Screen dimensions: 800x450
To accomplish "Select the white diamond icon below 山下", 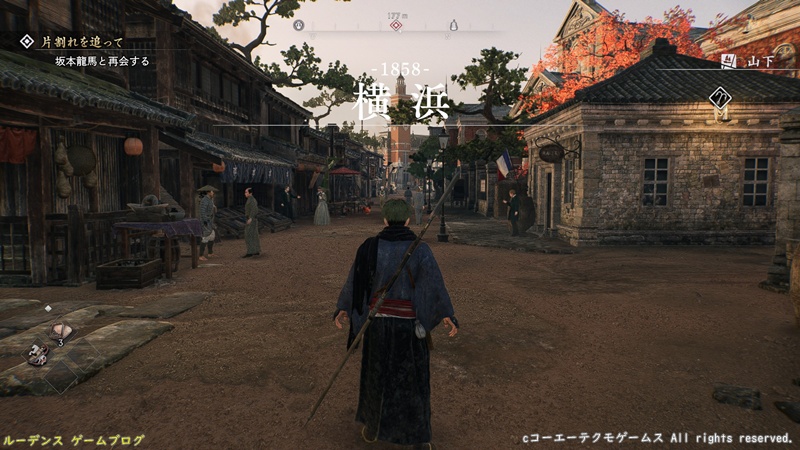I will (x=720, y=98).
